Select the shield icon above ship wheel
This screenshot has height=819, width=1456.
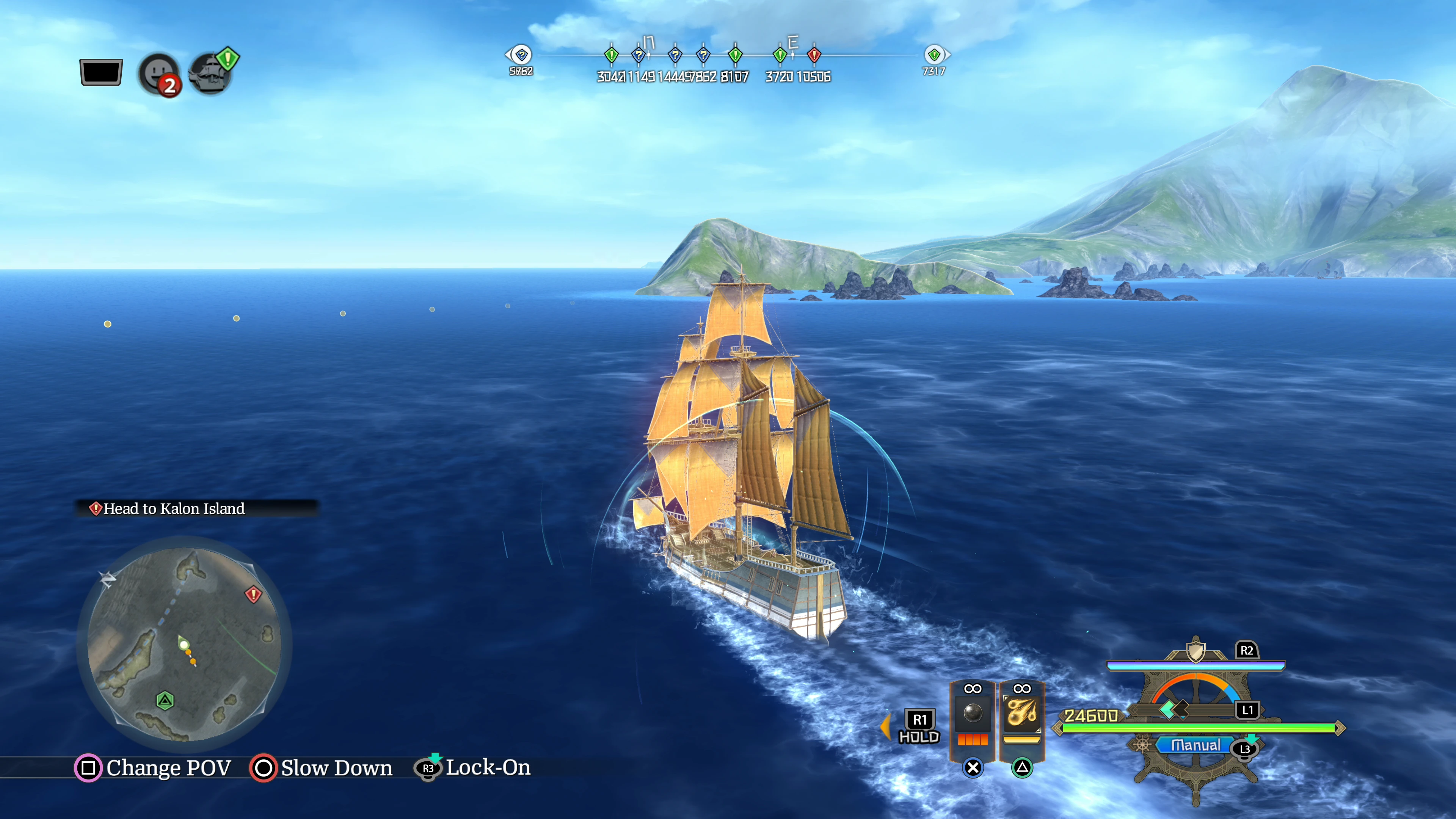[1196, 651]
